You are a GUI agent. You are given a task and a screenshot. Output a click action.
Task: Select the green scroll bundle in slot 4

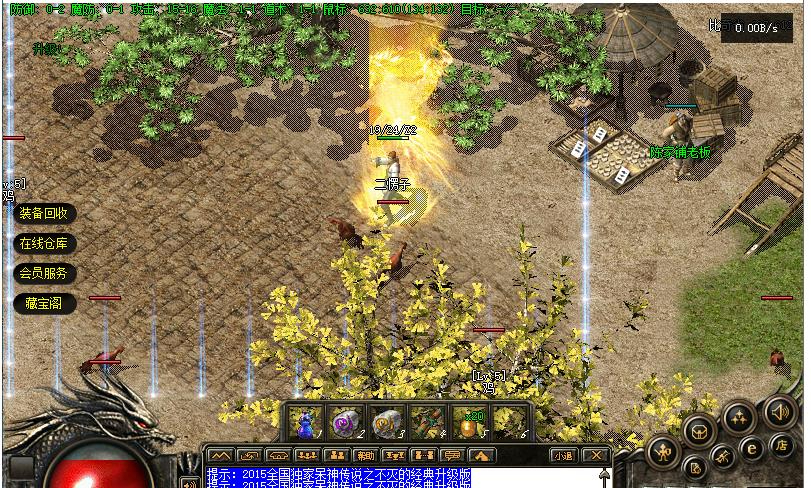(x=427, y=422)
